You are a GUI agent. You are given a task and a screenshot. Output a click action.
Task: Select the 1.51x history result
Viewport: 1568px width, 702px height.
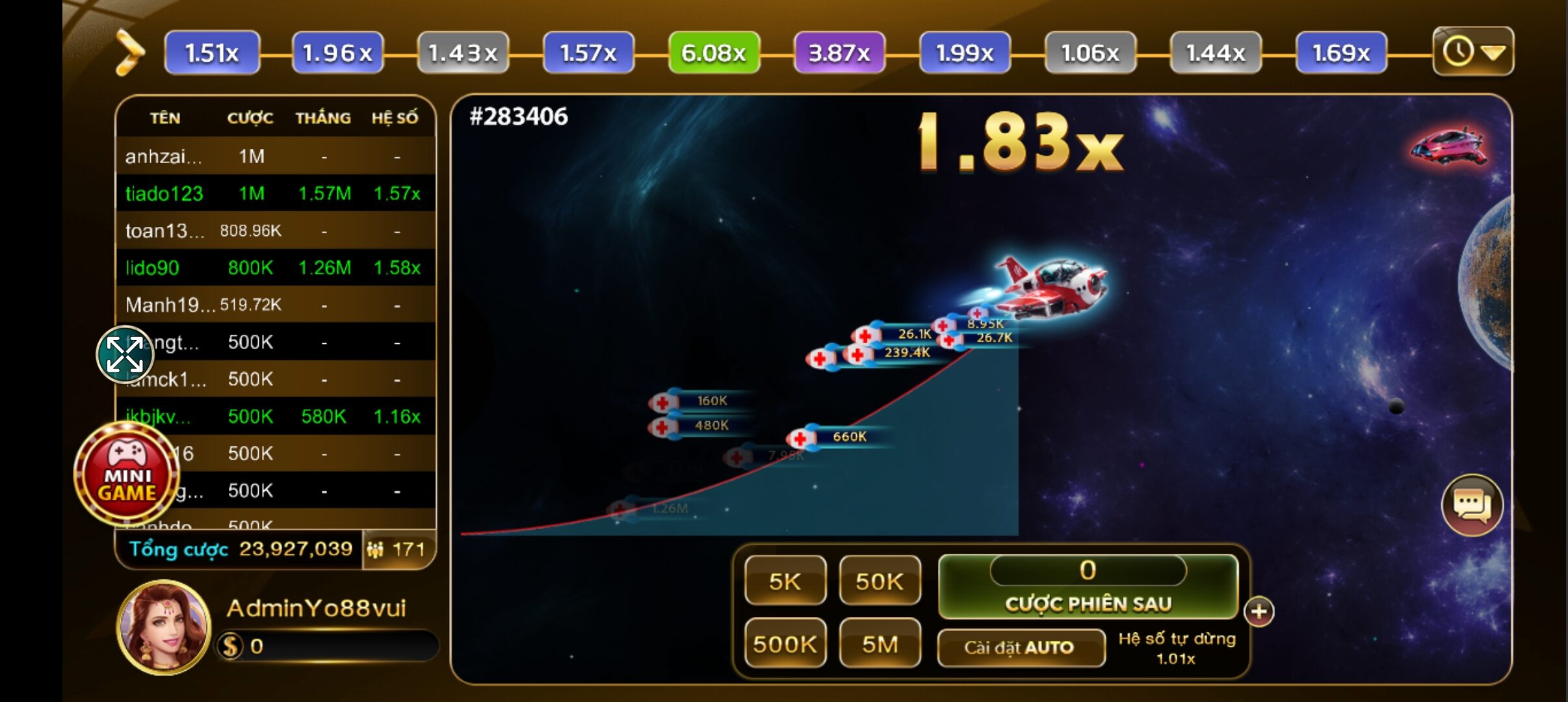coord(212,53)
